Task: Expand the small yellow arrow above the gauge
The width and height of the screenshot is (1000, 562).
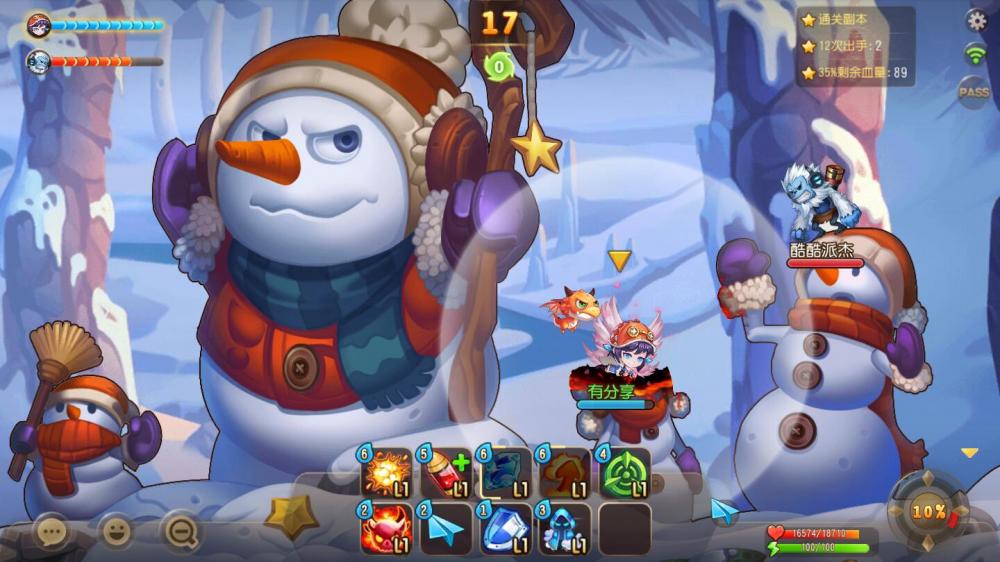Action: pos(969,453)
